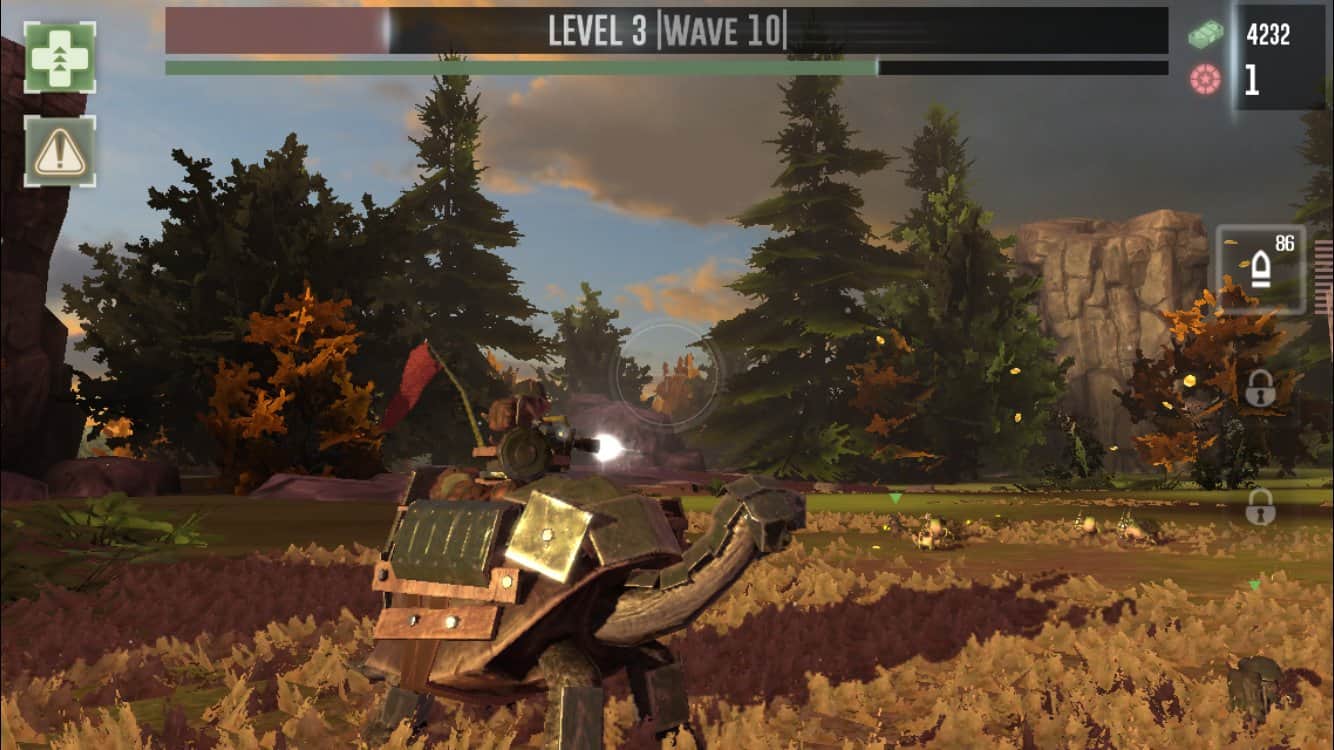Click the first locked ability slot
The width and height of the screenshot is (1334, 750).
coord(1258,390)
